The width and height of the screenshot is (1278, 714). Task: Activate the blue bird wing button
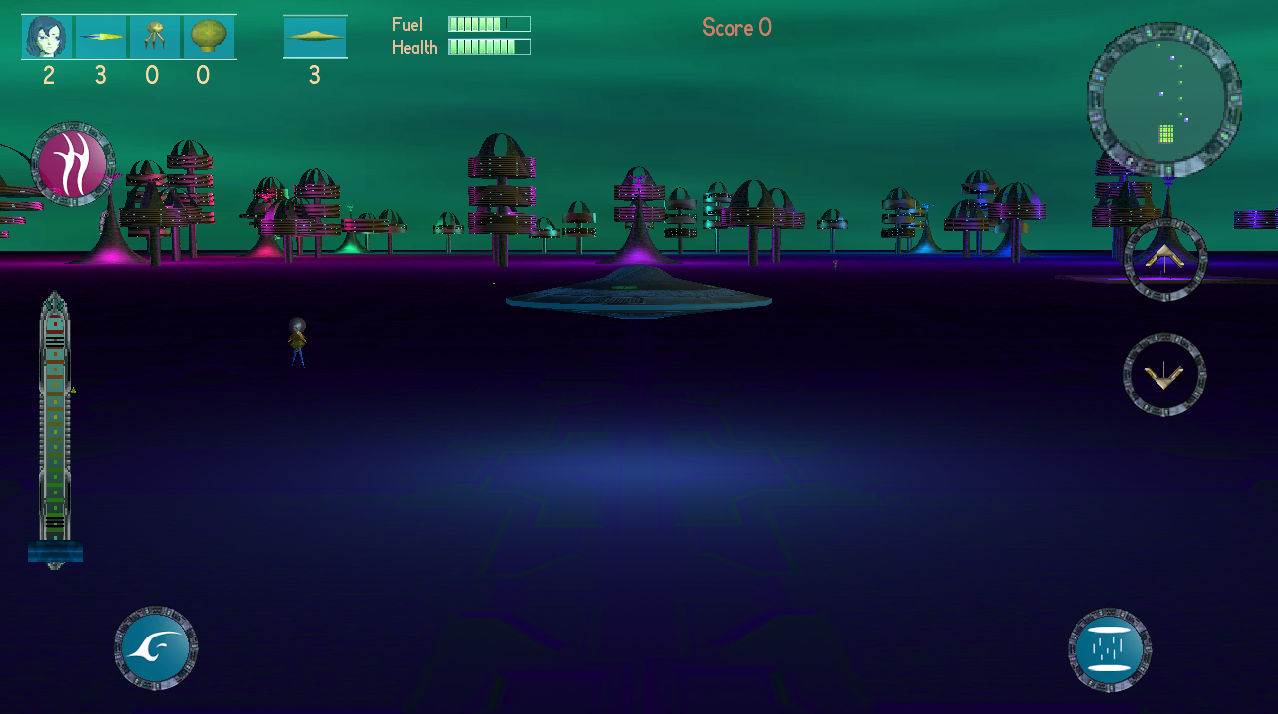(x=156, y=647)
